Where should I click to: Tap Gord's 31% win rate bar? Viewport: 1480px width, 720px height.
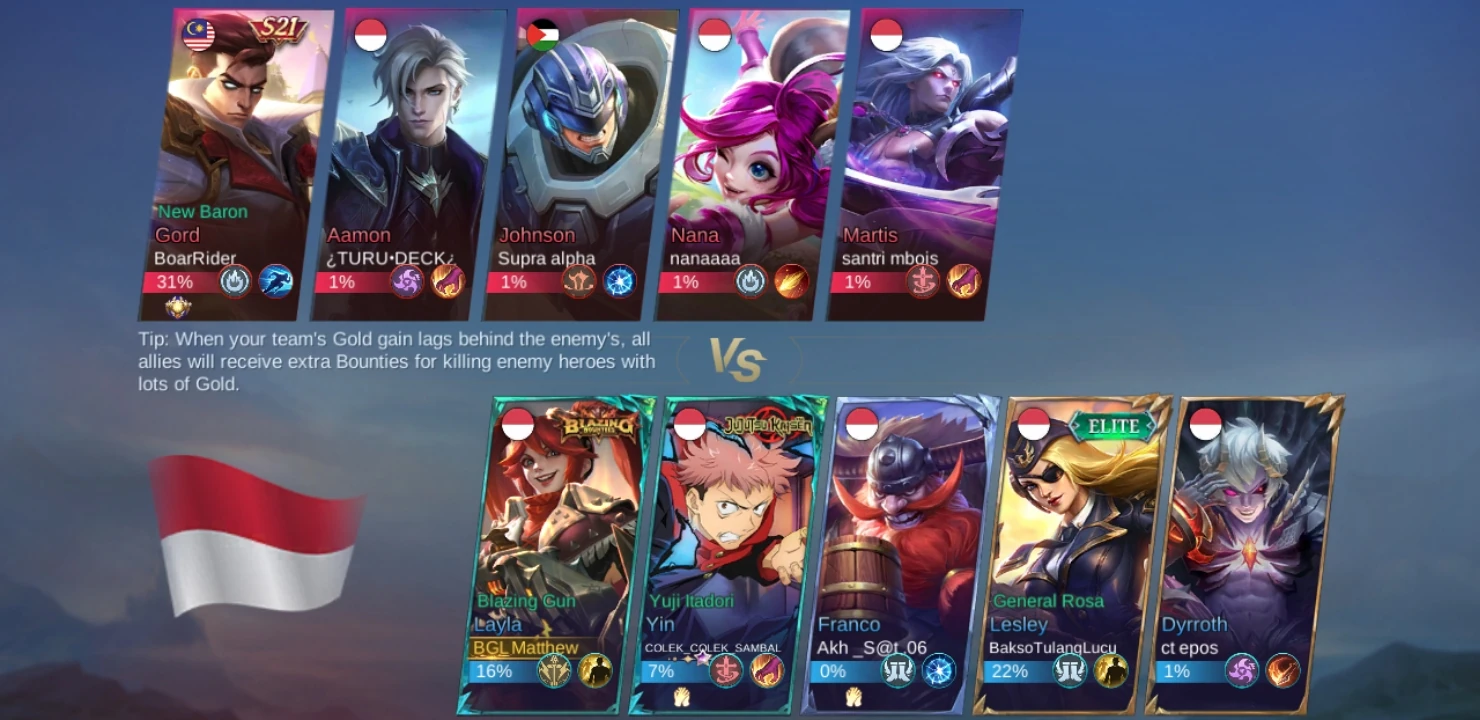177,282
